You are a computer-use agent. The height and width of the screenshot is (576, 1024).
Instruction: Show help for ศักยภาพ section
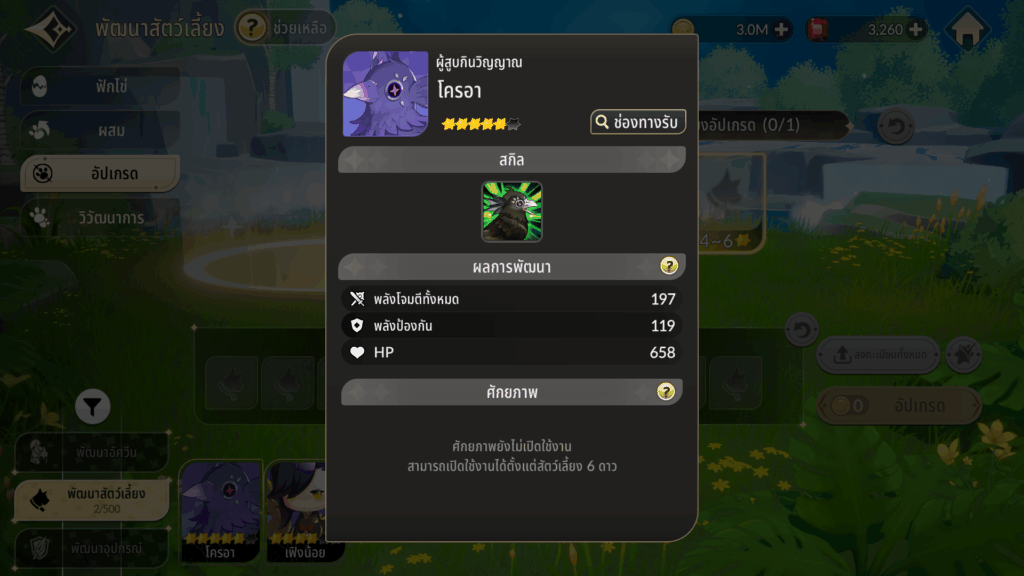point(666,392)
